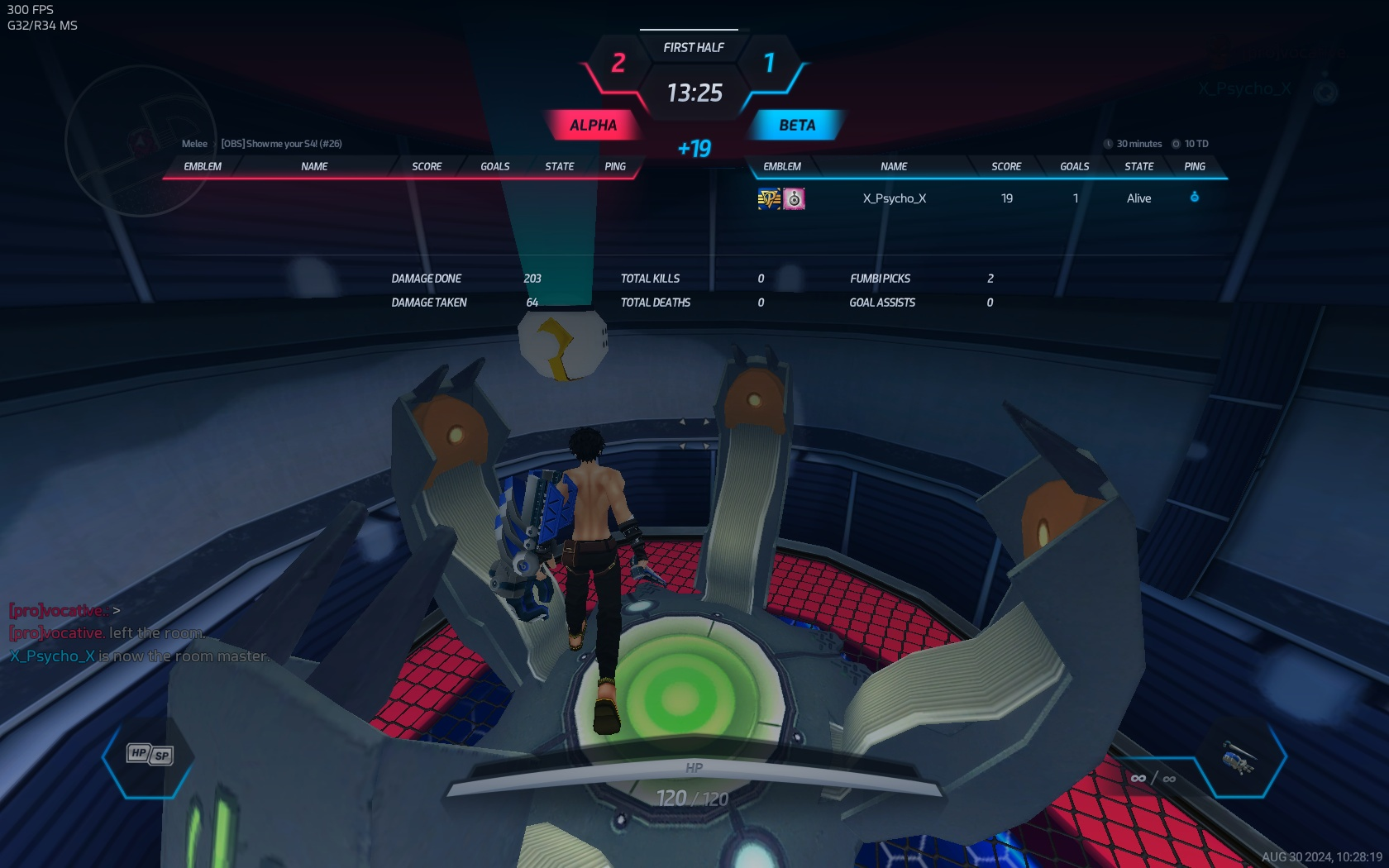Click the BETA team banner

(x=796, y=126)
